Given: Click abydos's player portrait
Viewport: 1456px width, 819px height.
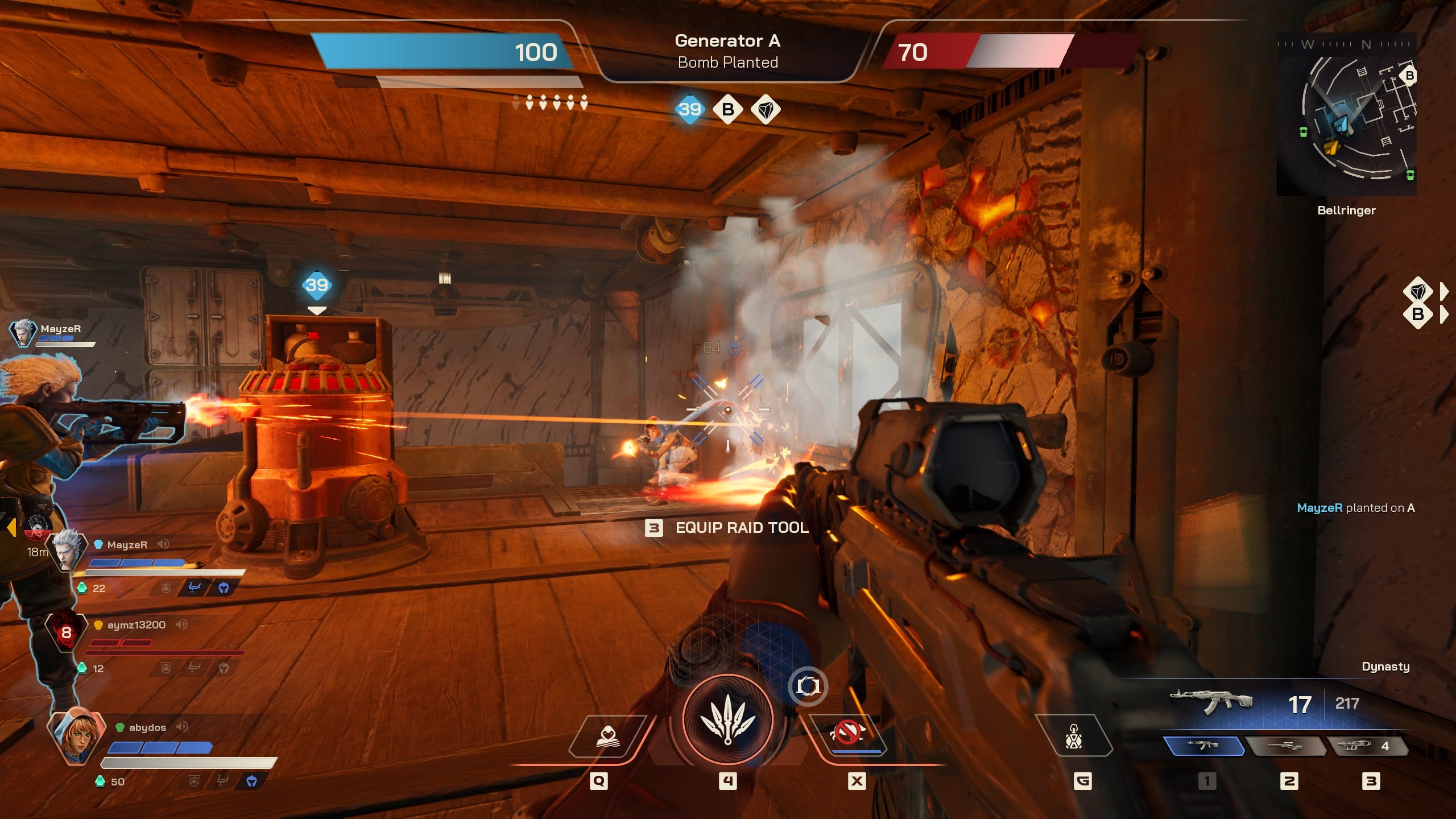Looking at the screenshot, I should (x=76, y=736).
